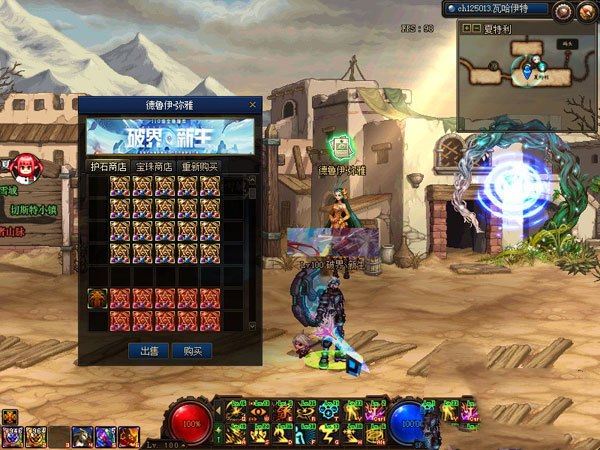Use the first consumable in the quick slot bar

(x=12, y=435)
